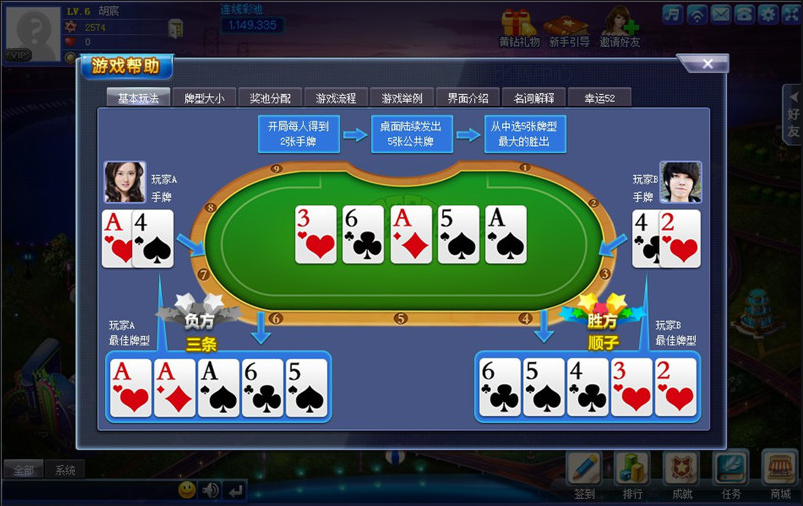Screen dimensions: 803x506
Task: Open the 牌型大小 tab
Action: tap(204, 98)
